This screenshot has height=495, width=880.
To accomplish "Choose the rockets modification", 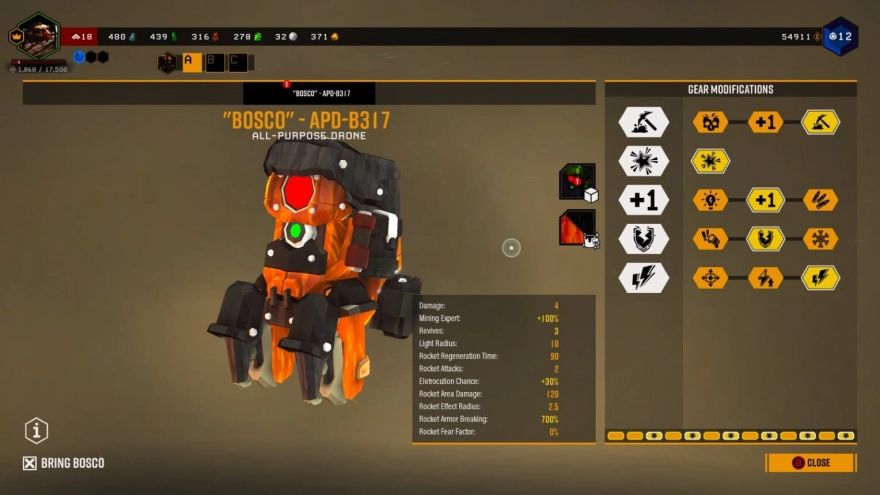I will 820,200.
